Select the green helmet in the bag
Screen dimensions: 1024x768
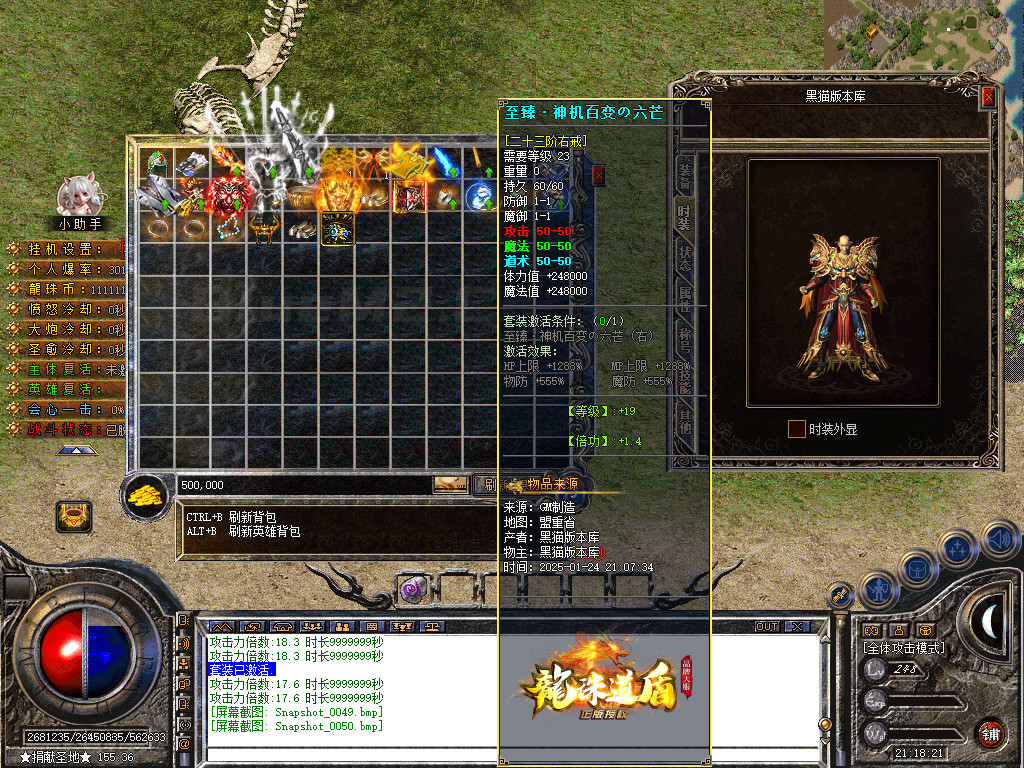pyautogui.click(x=157, y=163)
